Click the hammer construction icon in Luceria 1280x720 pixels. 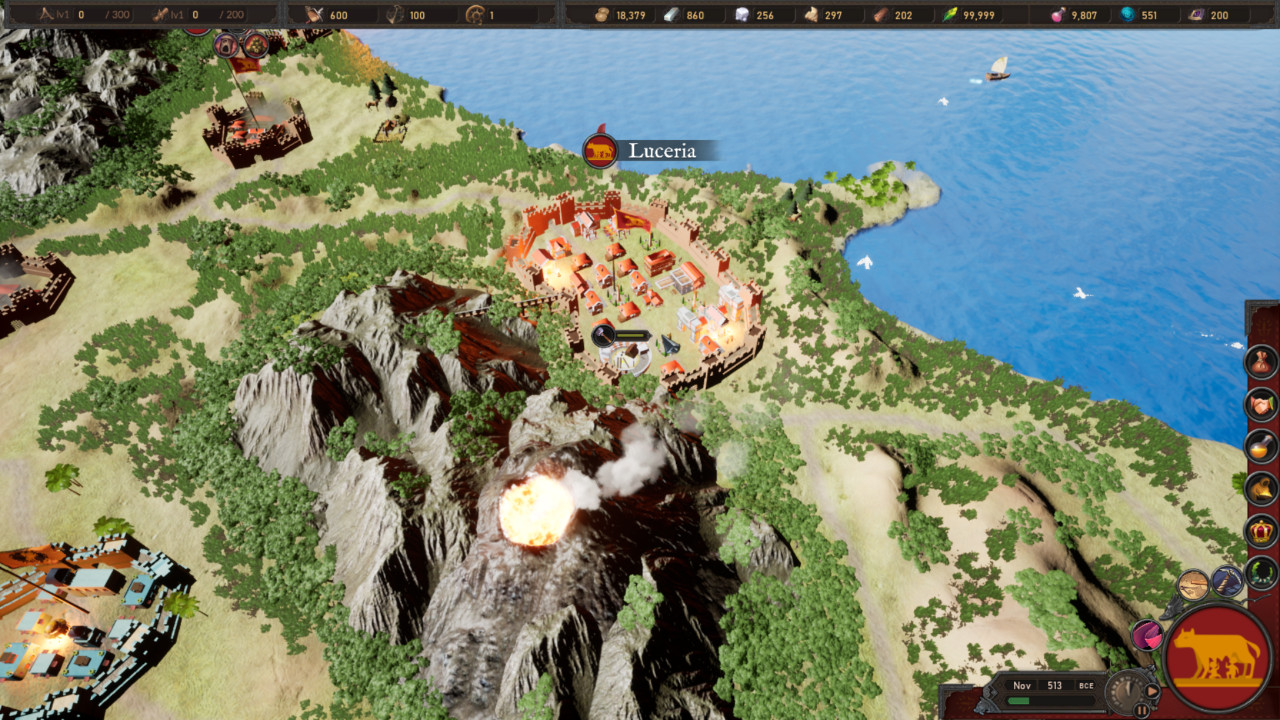[603, 337]
